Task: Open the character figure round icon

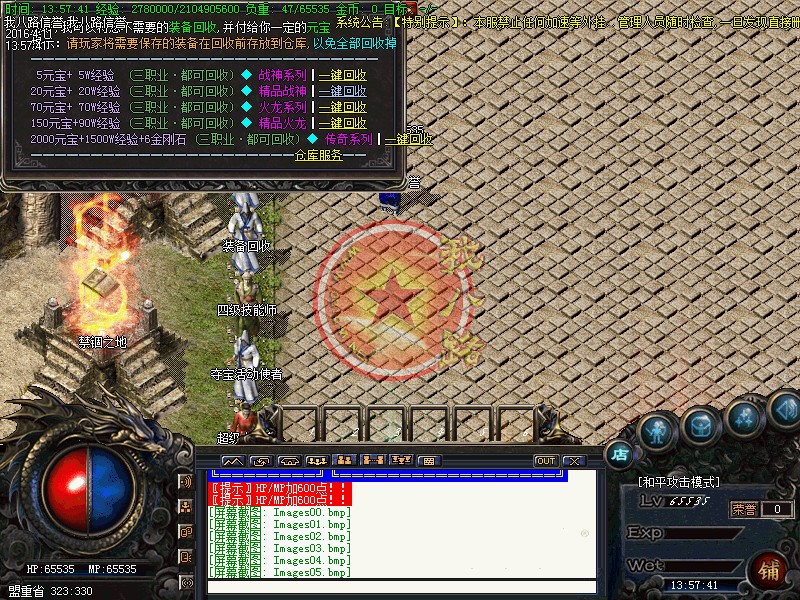Action: [656, 431]
